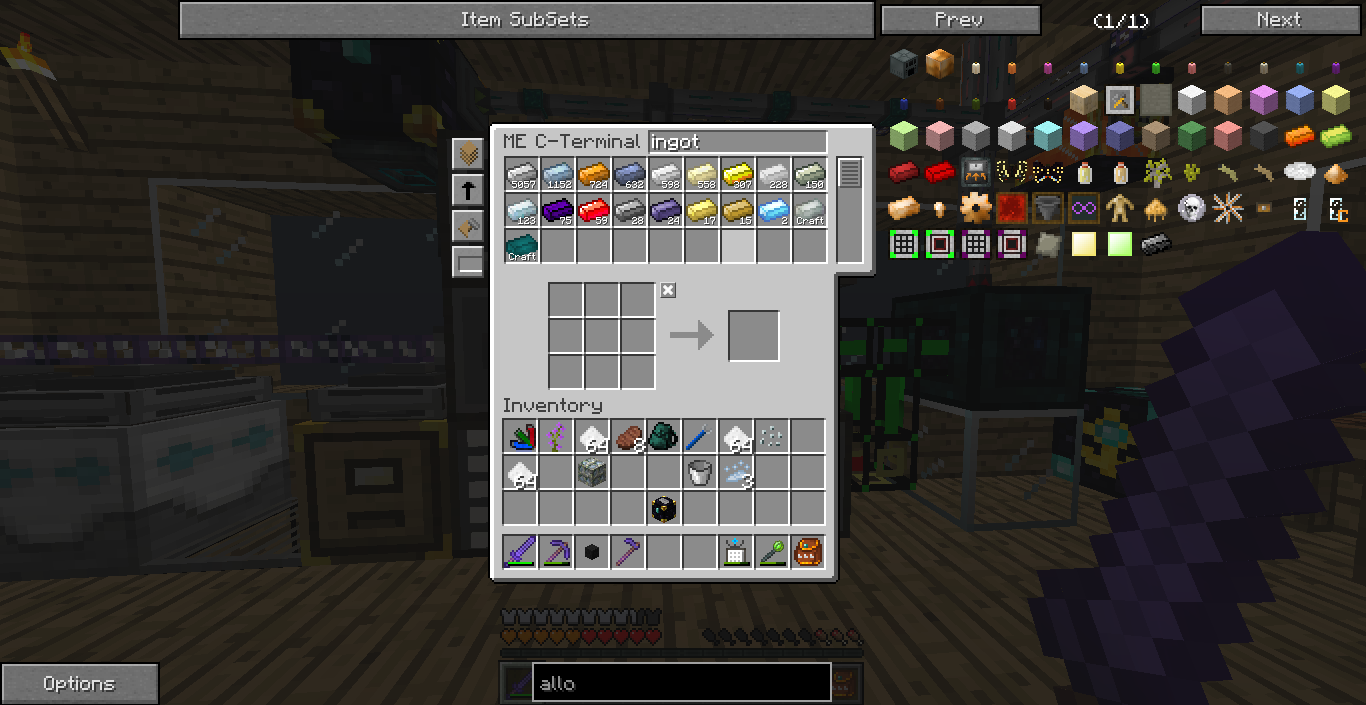Clear the crafting grid with the X button

[x=668, y=290]
